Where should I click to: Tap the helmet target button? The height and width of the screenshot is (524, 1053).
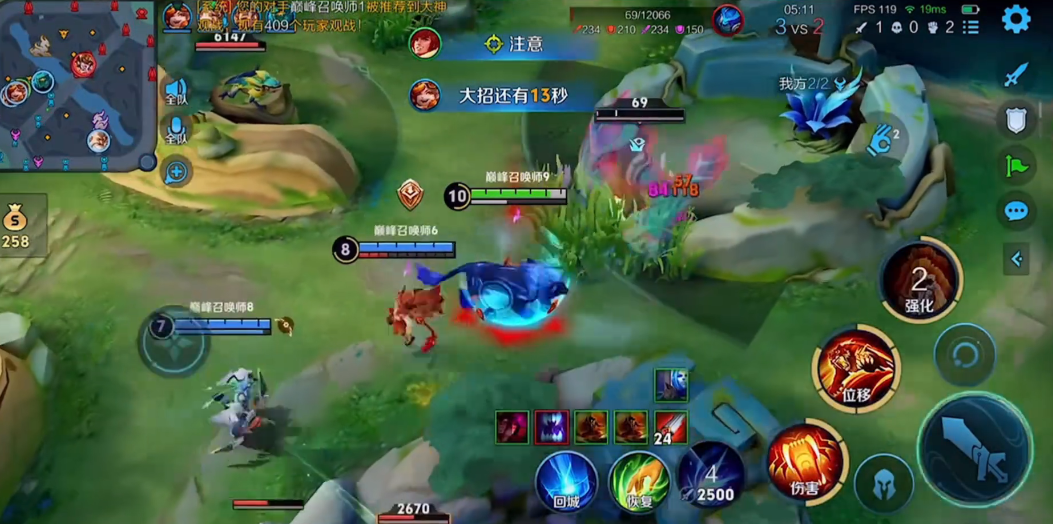pos(884,484)
